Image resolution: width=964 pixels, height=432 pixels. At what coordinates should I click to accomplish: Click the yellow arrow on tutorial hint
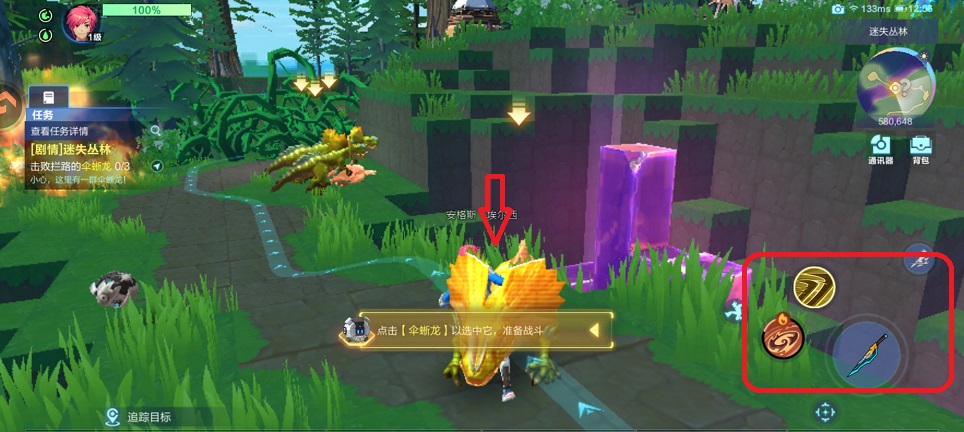click(594, 329)
